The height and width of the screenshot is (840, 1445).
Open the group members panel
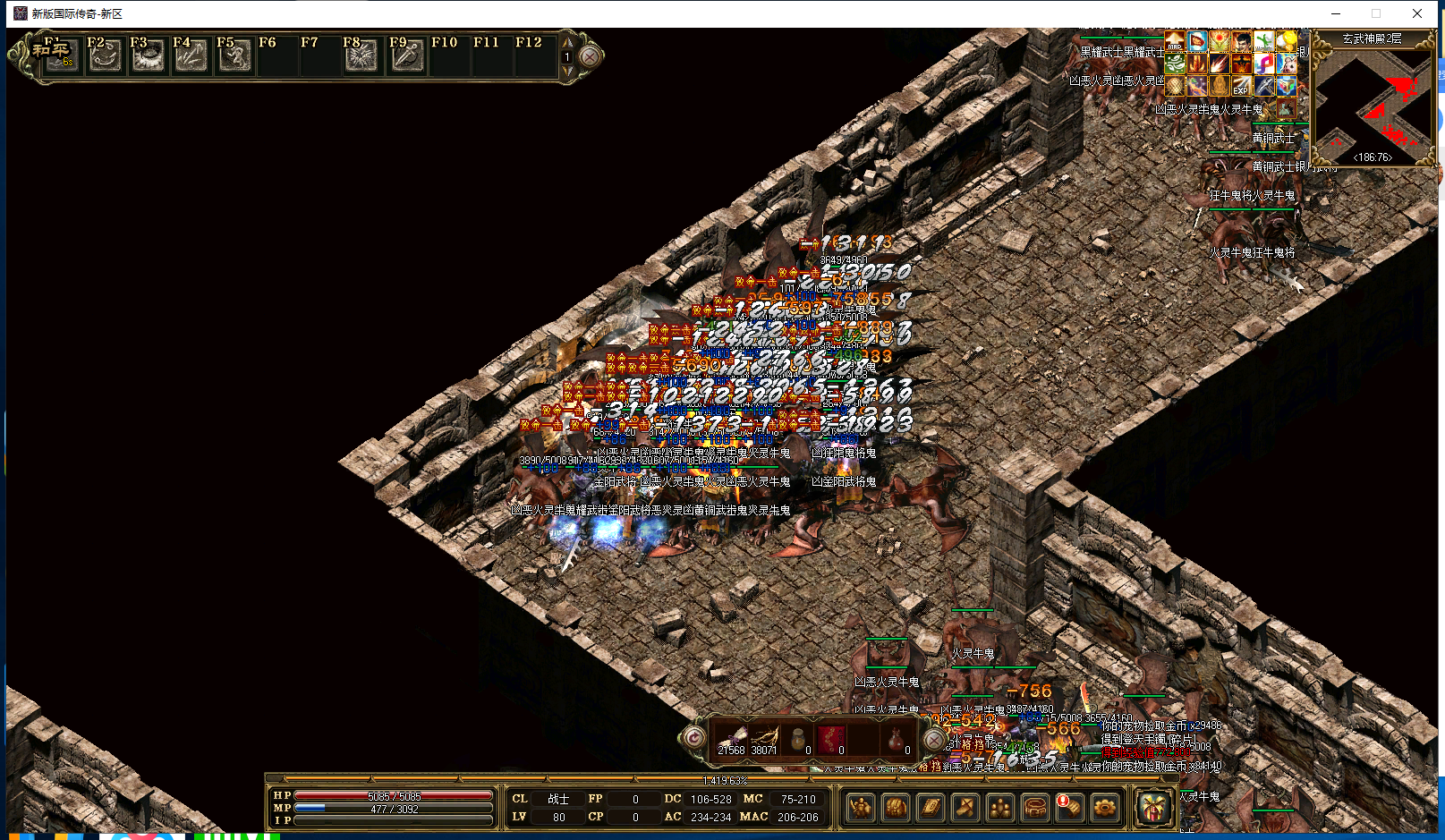[1000, 808]
